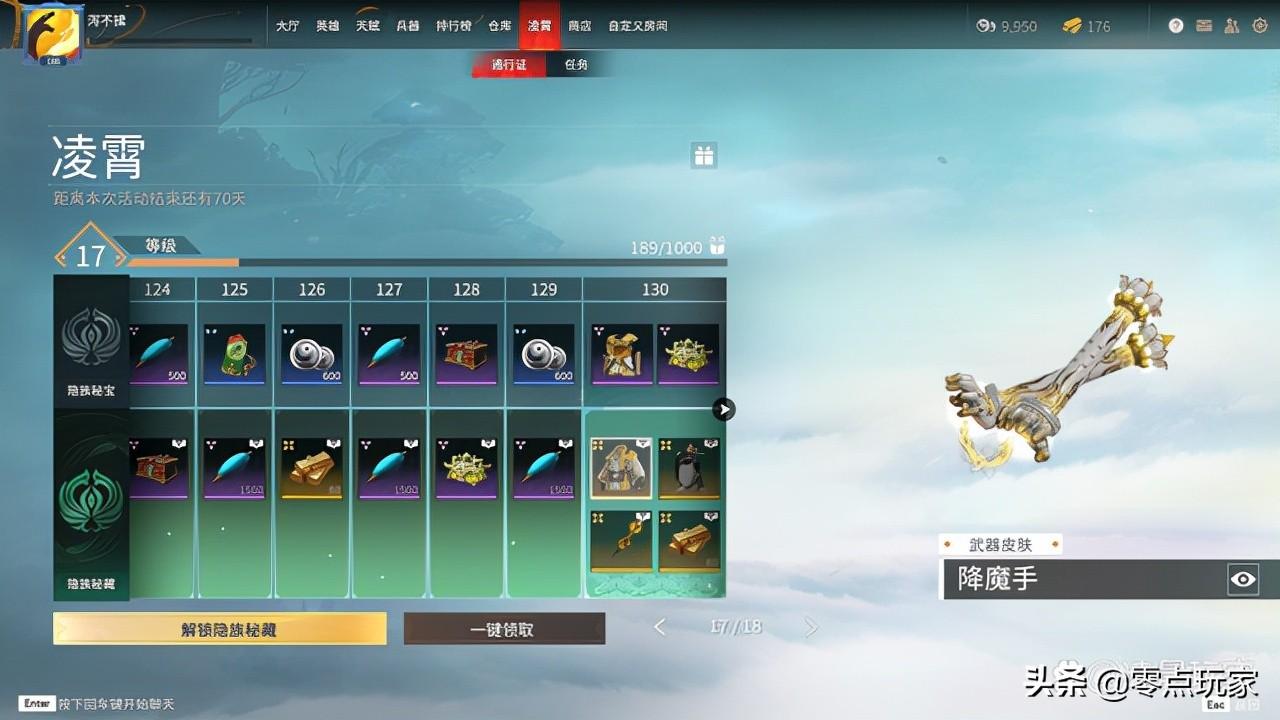Open the 商店 shop tab

579,26
